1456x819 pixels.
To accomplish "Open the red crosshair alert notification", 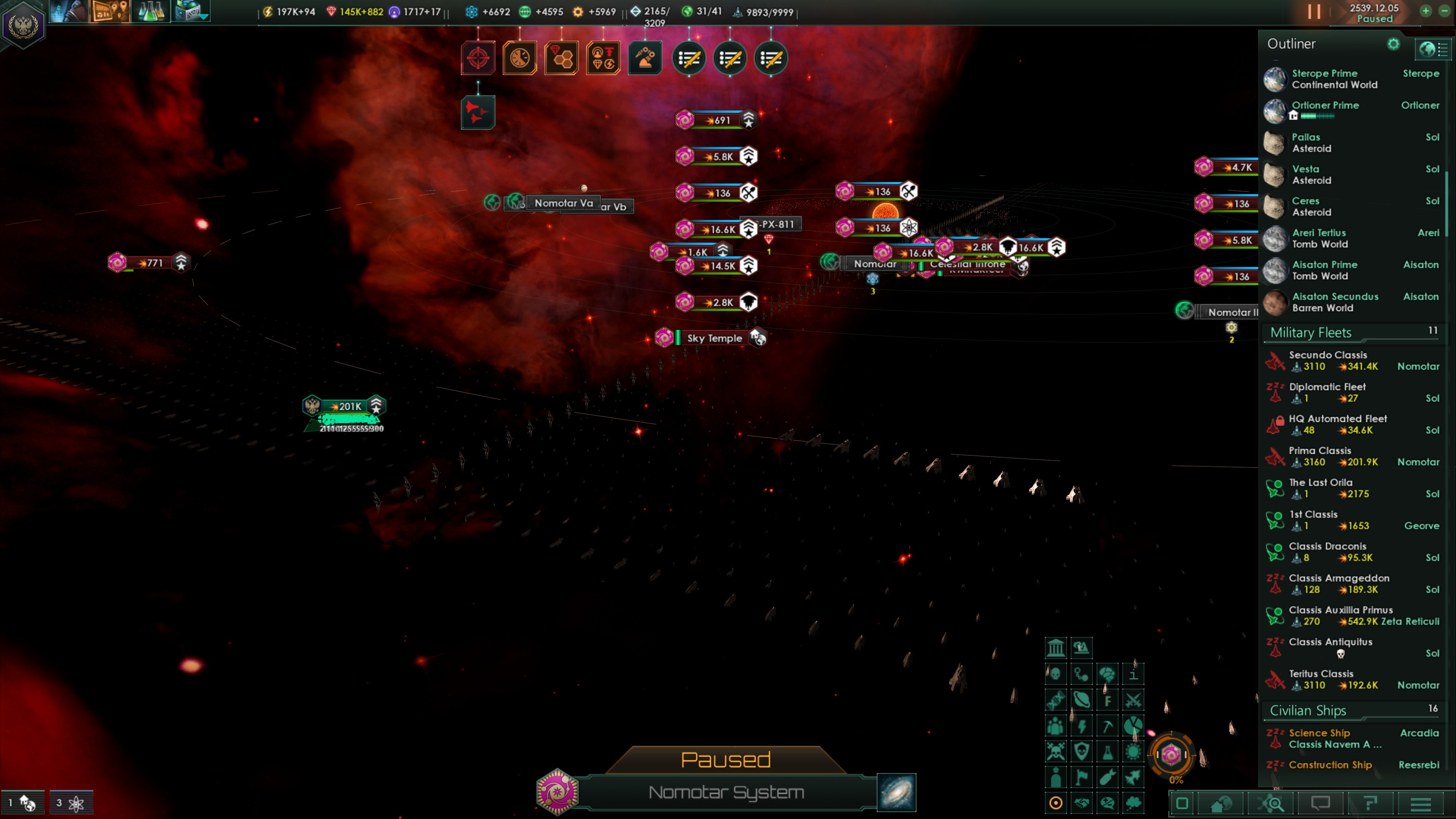I will point(478,58).
